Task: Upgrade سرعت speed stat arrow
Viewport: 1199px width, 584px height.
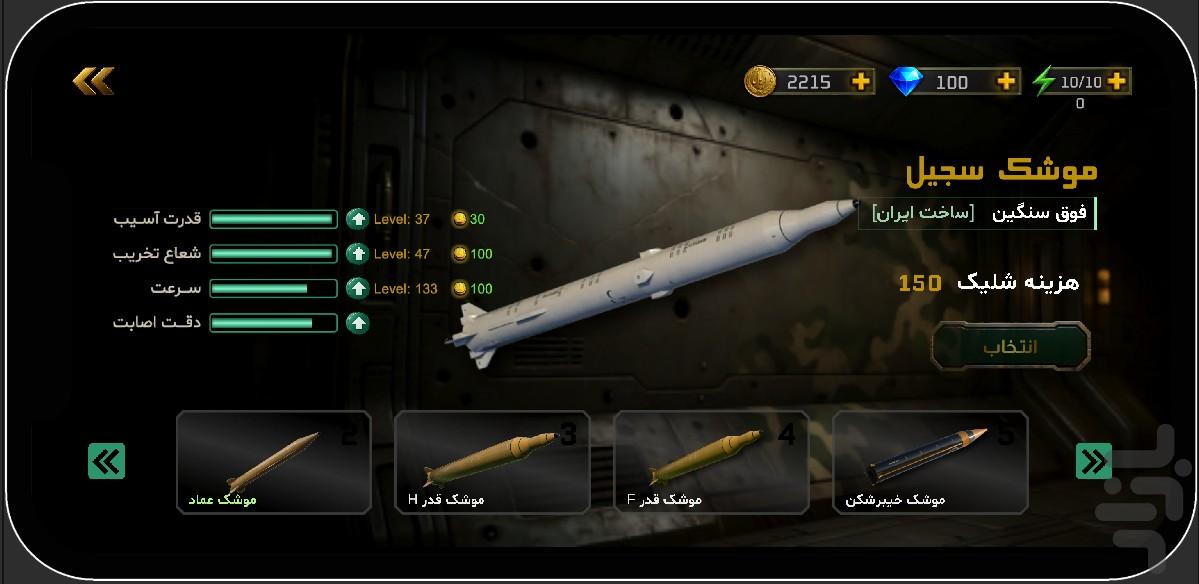Action: (x=357, y=288)
